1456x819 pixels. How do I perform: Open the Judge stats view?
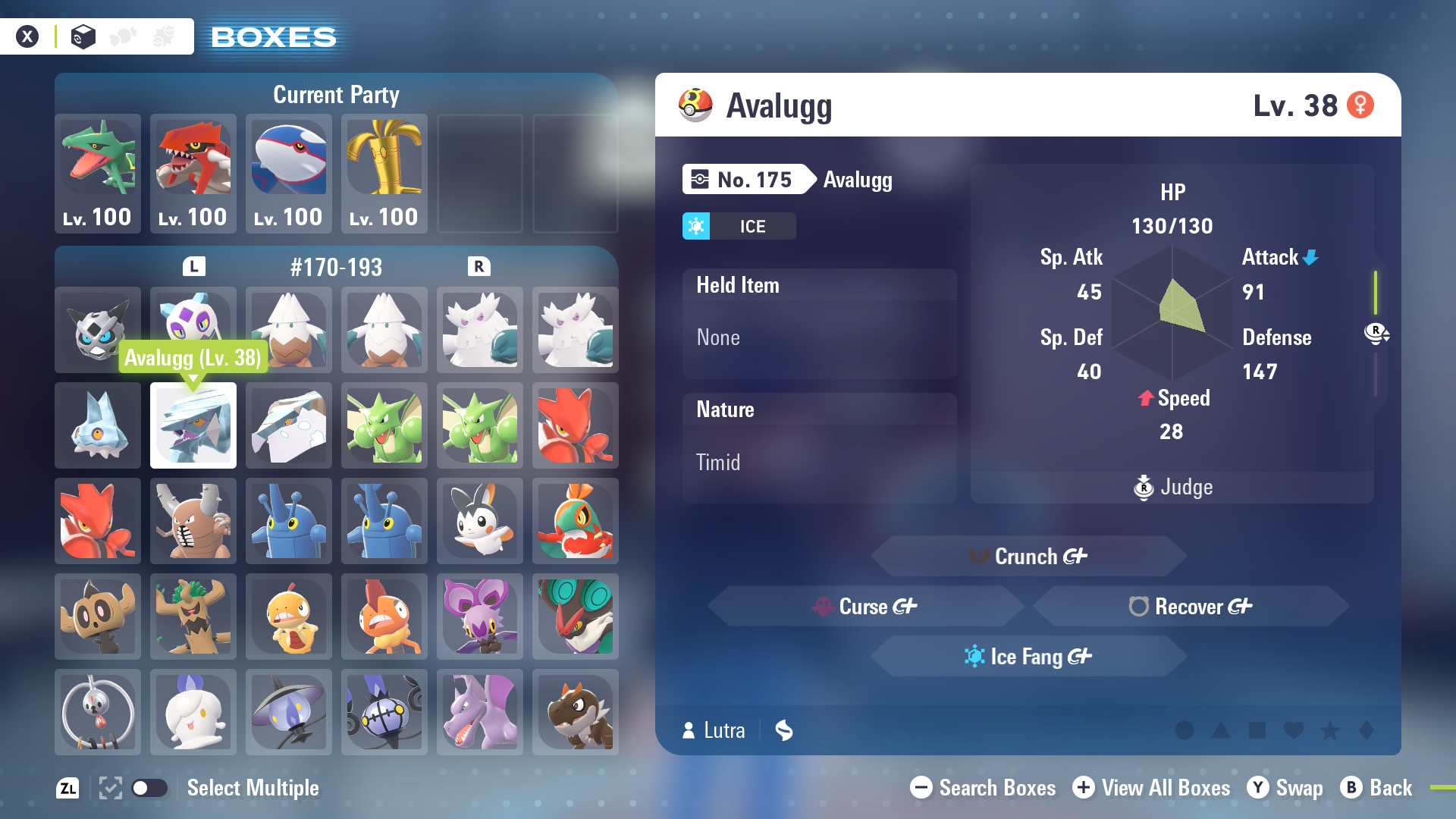tap(1172, 487)
